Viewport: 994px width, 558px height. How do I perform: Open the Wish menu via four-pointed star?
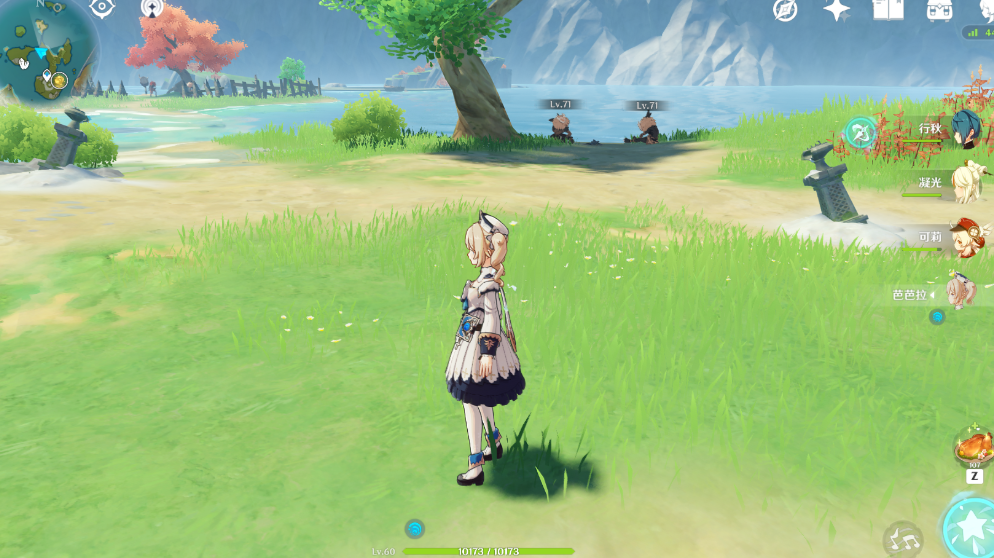click(836, 10)
